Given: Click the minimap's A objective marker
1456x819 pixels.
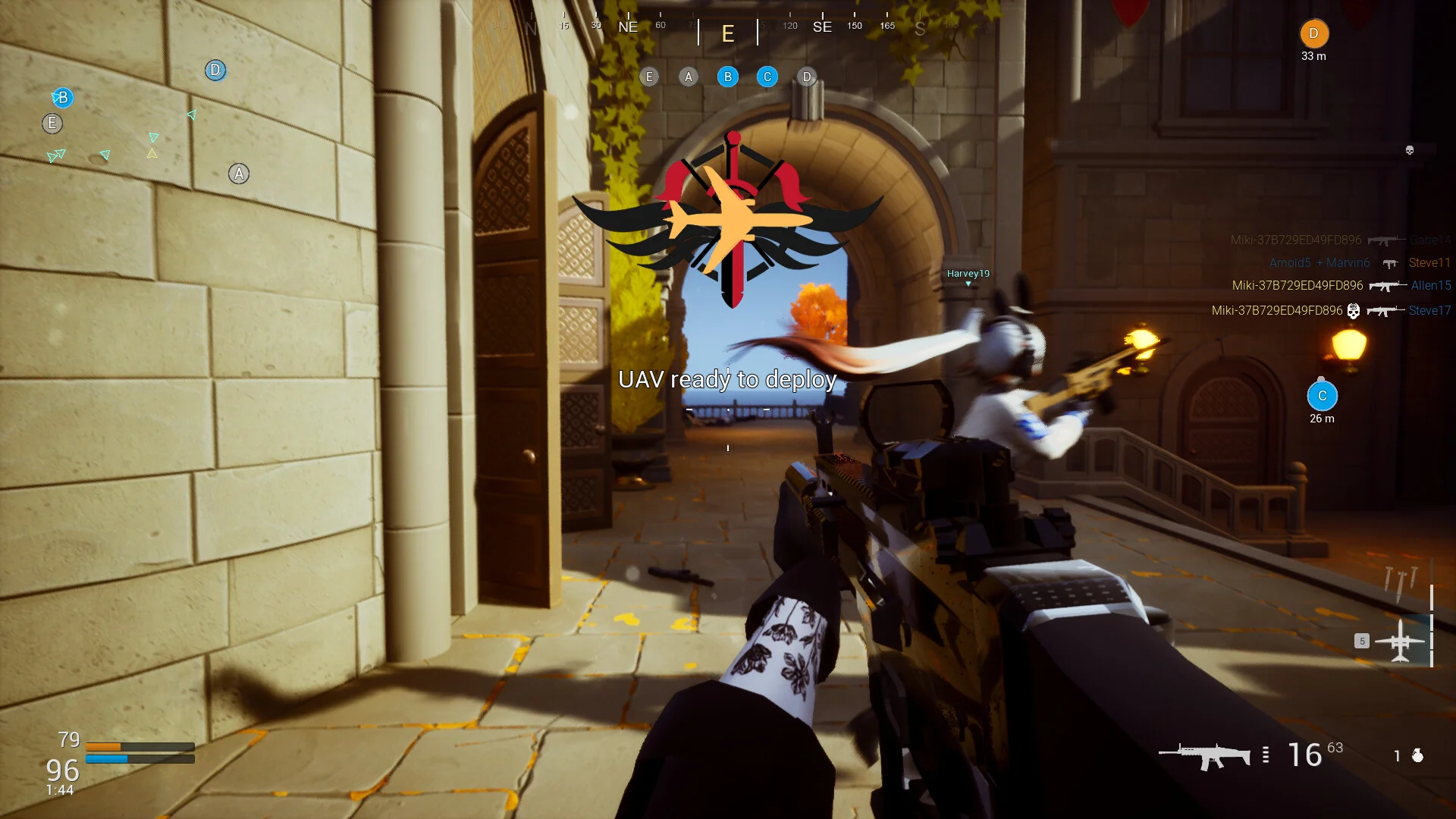Looking at the screenshot, I should pyautogui.click(x=239, y=174).
